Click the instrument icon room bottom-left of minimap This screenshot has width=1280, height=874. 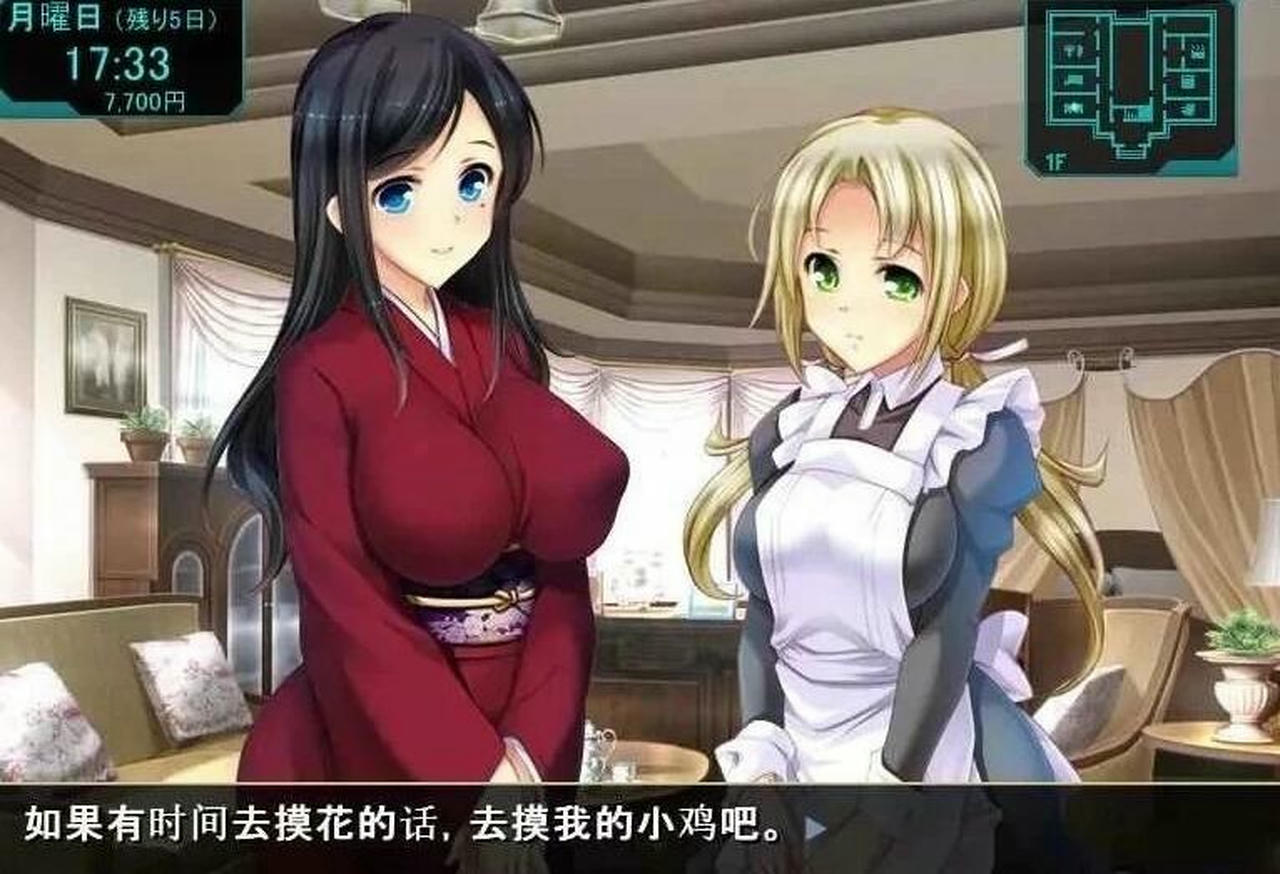(x=1072, y=108)
